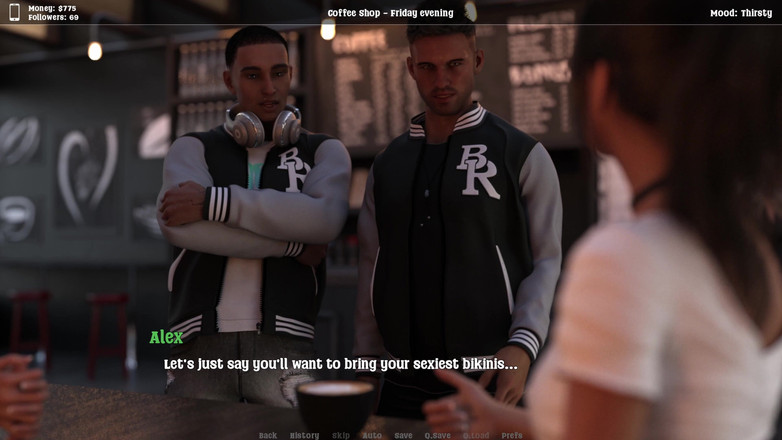Image resolution: width=782 pixels, height=440 pixels.
Task: Toggle Auto-advance mode
Action: coord(371,435)
